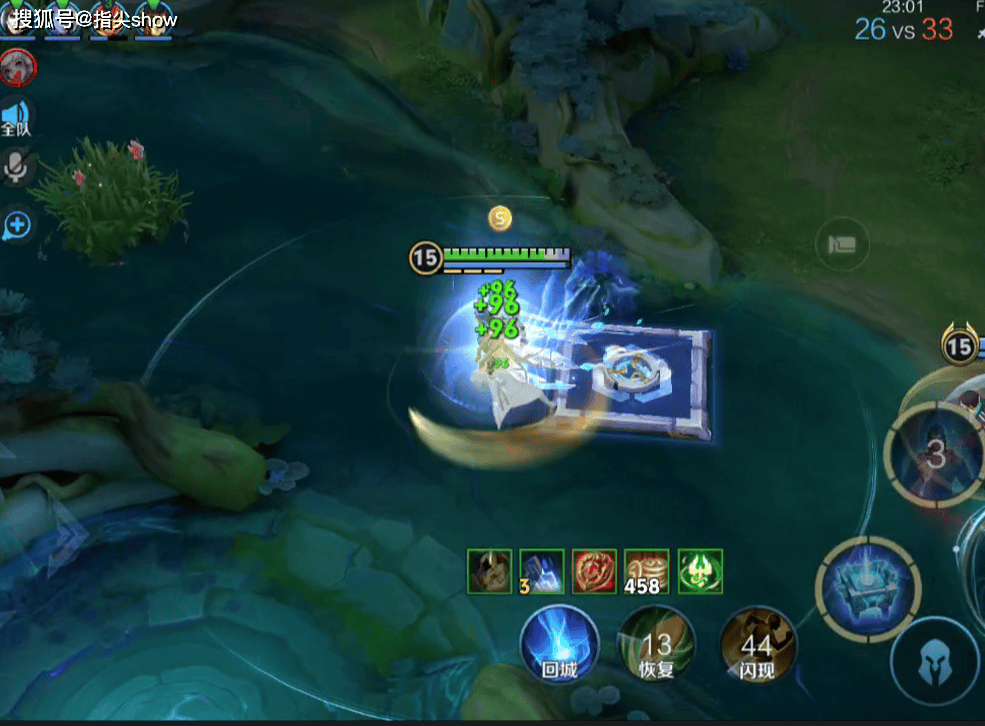The width and height of the screenshot is (985, 726).
Task: Cast the 闪现 flash spell
Action: pos(757,644)
